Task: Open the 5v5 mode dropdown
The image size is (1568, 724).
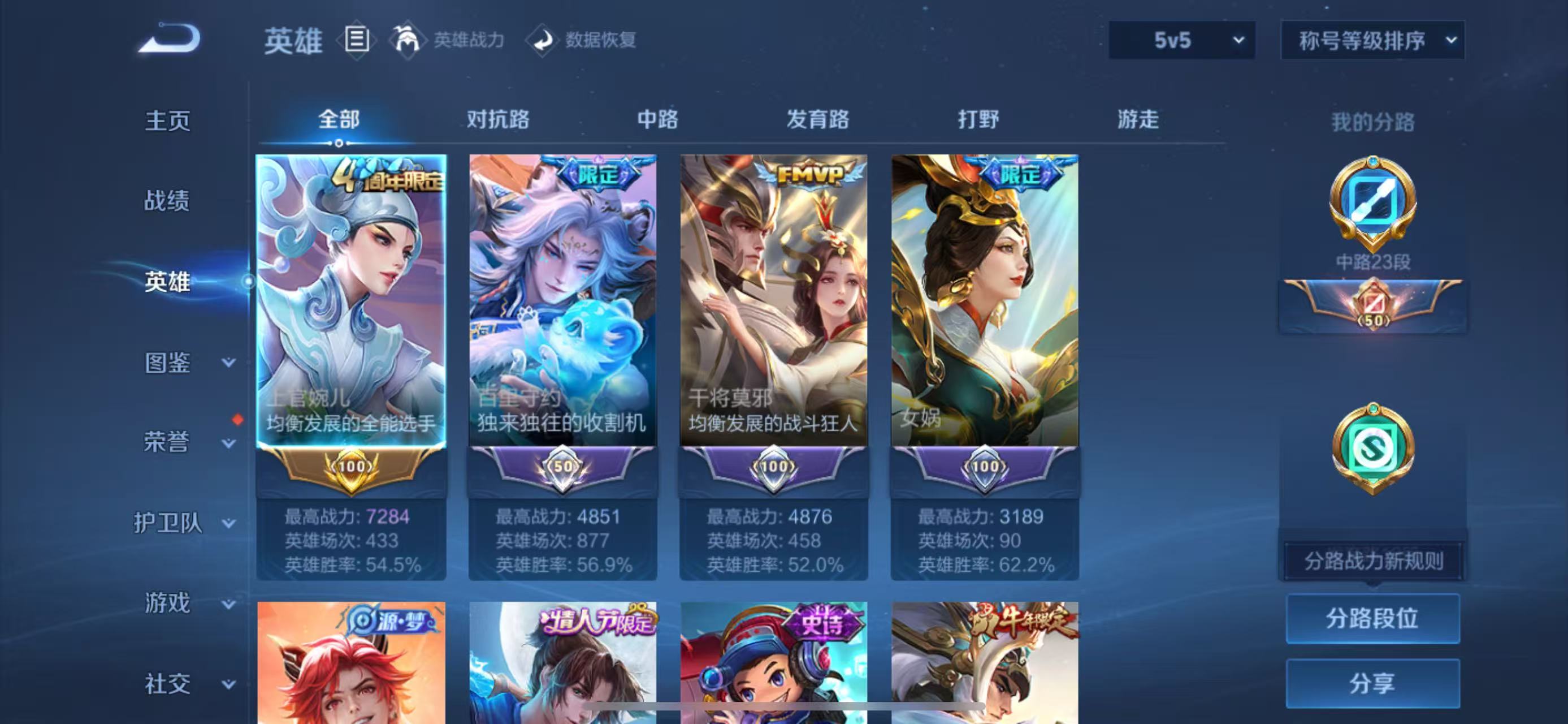Action: click(x=1183, y=40)
